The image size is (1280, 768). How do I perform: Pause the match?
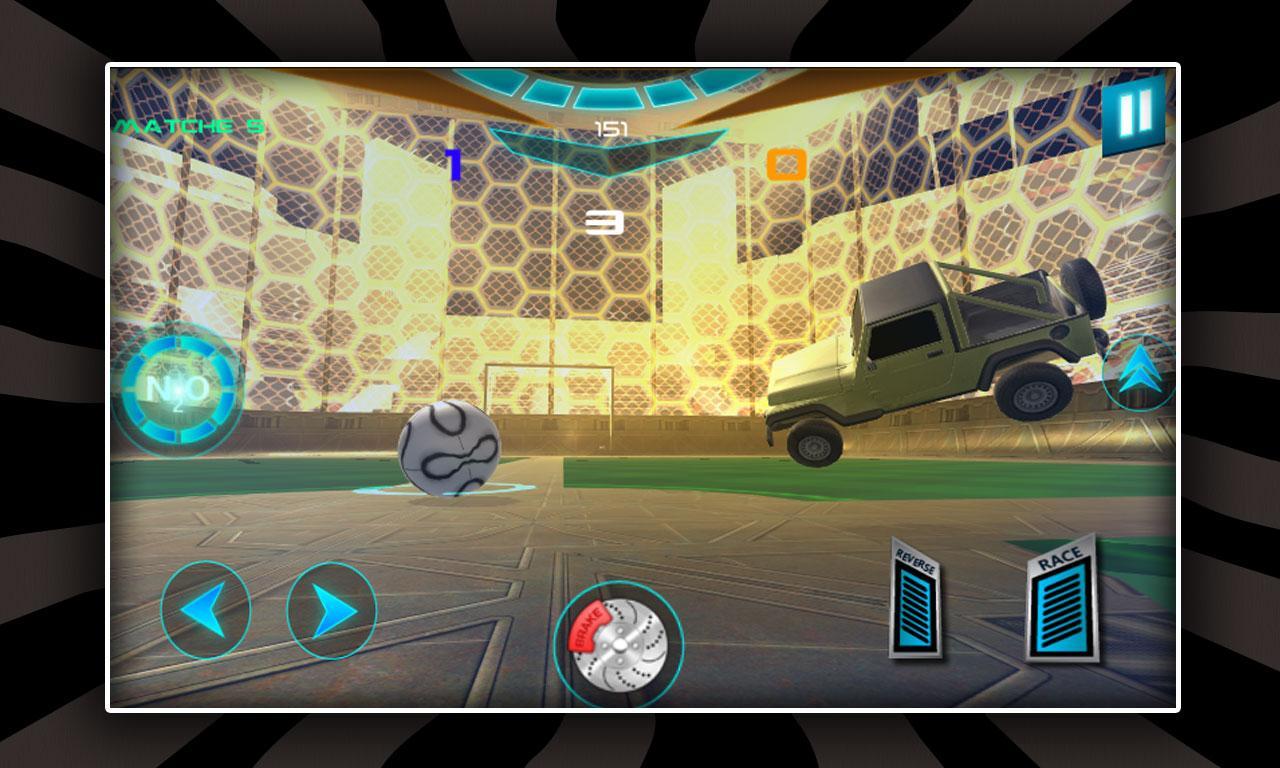coord(1131,113)
